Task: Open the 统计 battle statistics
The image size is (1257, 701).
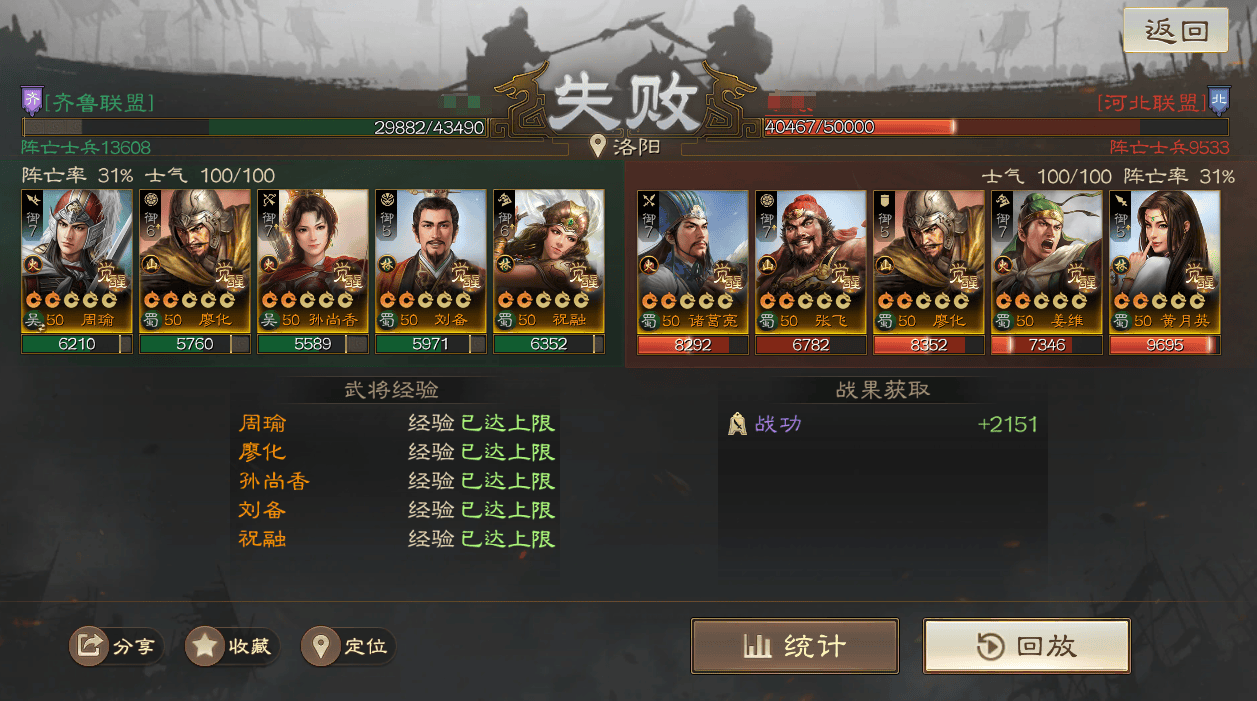Action: click(x=794, y=646)
